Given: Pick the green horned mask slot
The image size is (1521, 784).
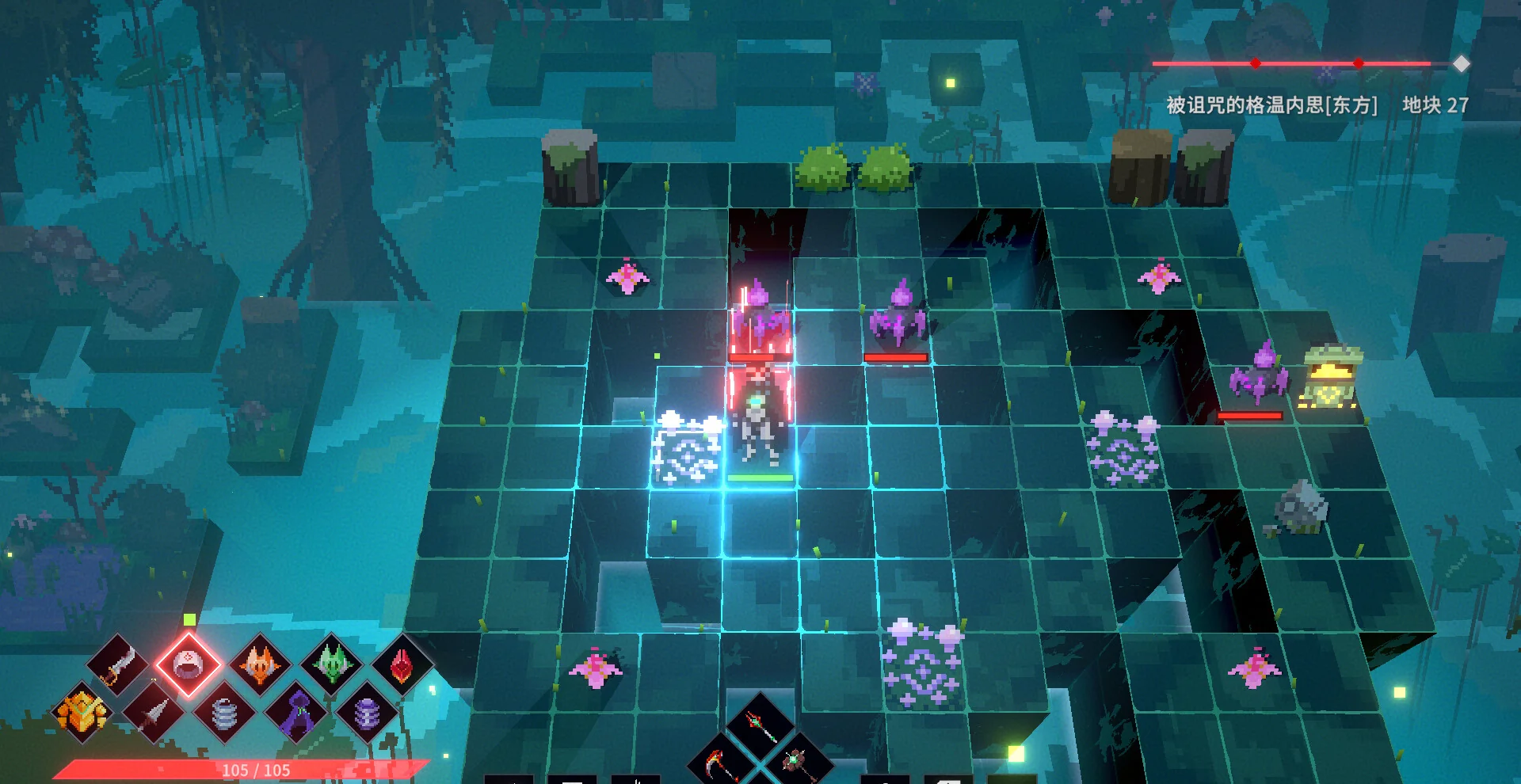Looking at the screenshot, I should 332,664.
